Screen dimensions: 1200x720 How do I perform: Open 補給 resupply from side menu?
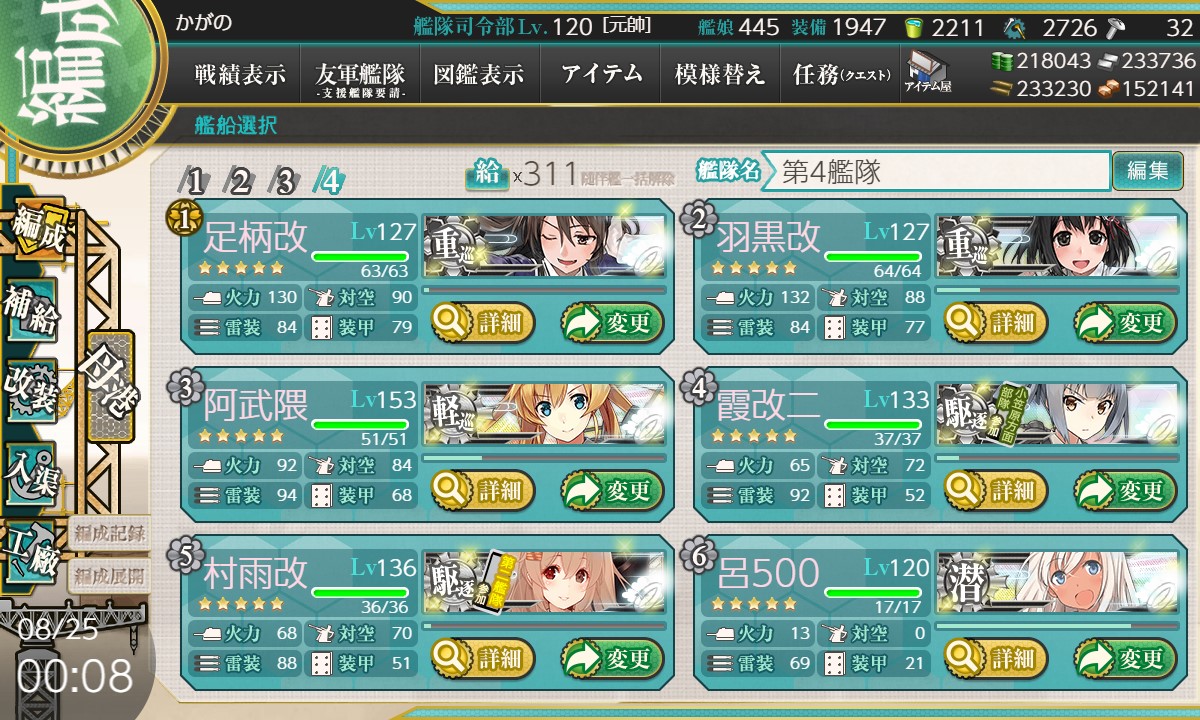click(32, 310)
